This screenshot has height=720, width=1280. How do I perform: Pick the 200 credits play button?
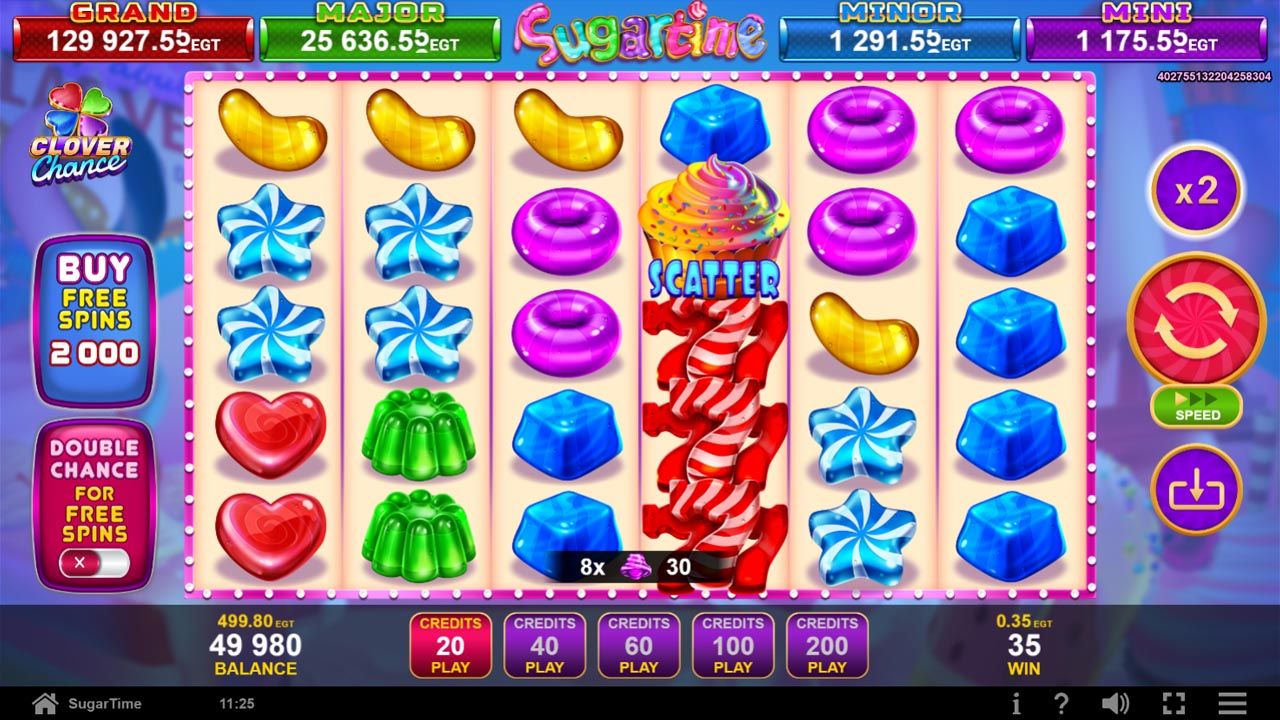pos(827,645)
